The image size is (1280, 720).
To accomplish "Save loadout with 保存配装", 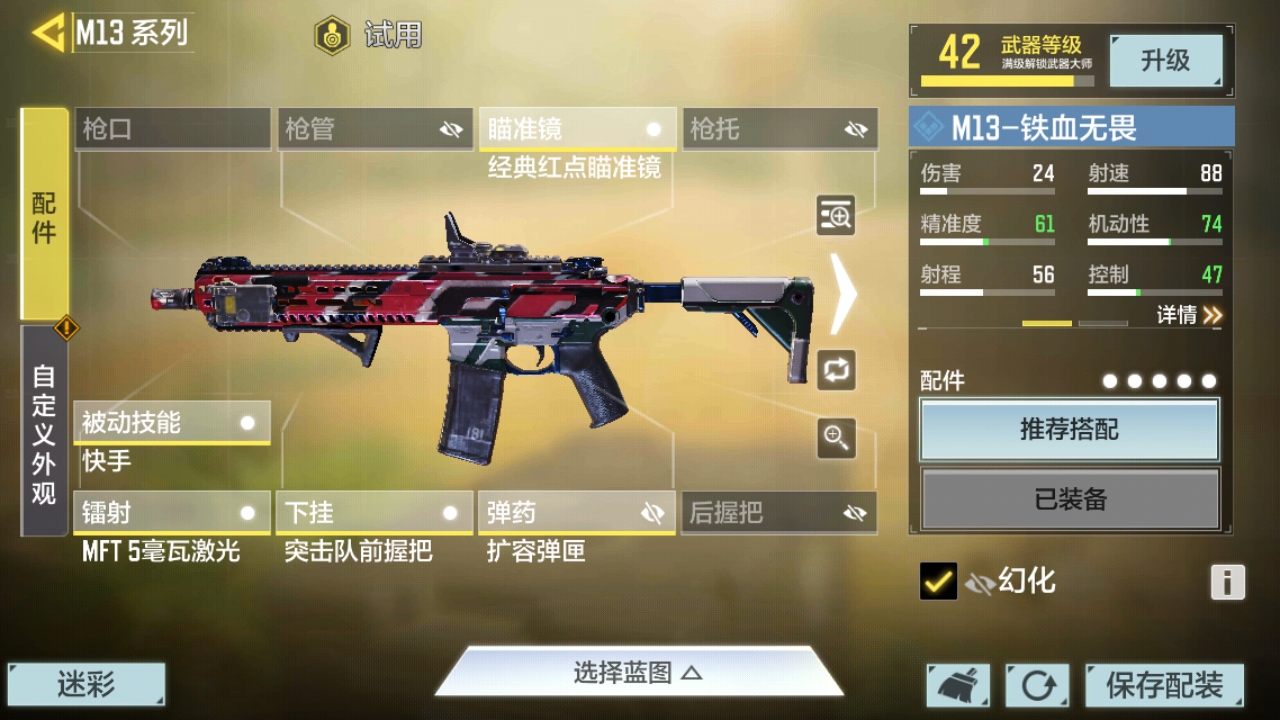I will point(1164,685).
